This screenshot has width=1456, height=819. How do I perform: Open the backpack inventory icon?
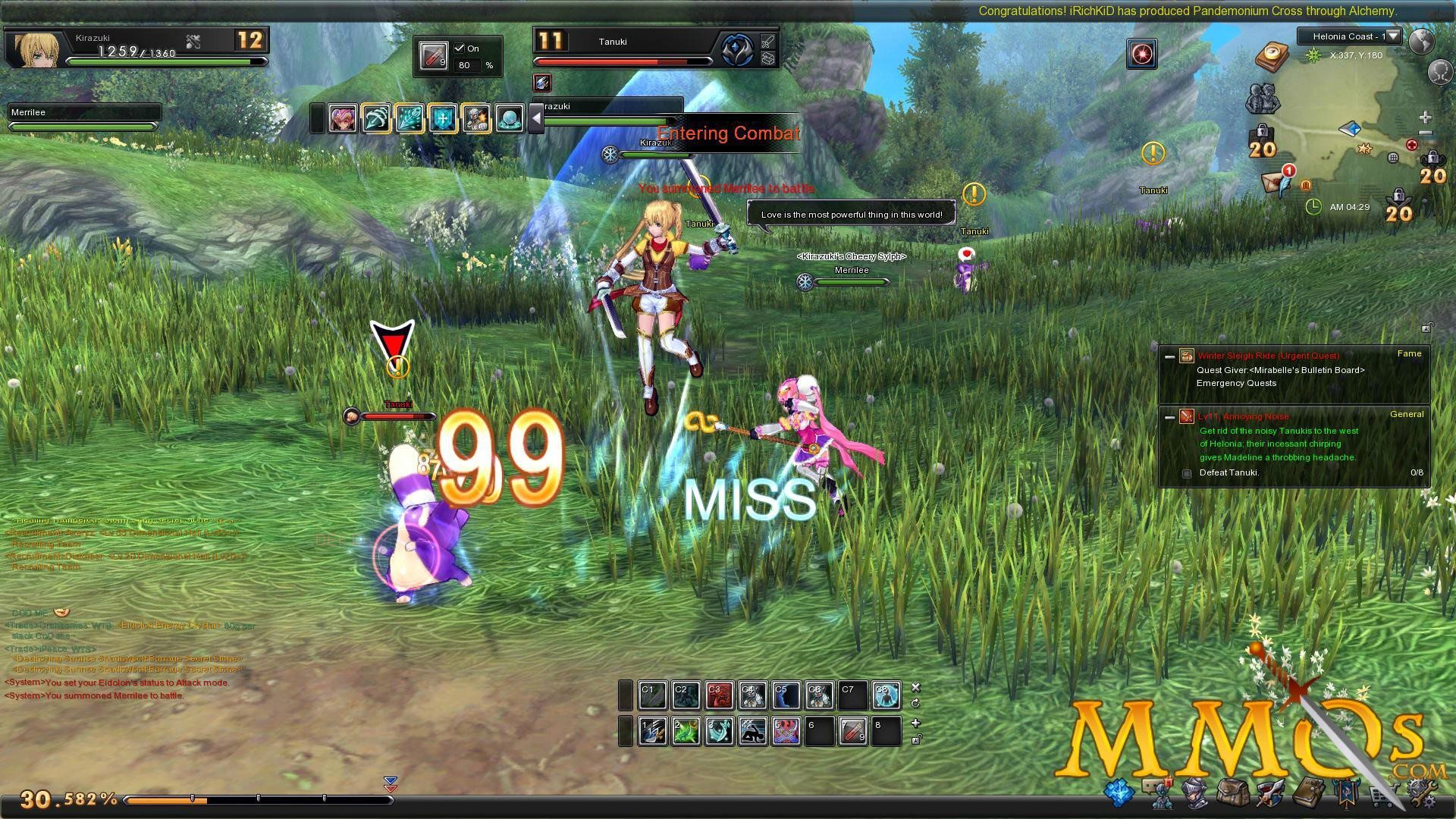click(1232, 793)
